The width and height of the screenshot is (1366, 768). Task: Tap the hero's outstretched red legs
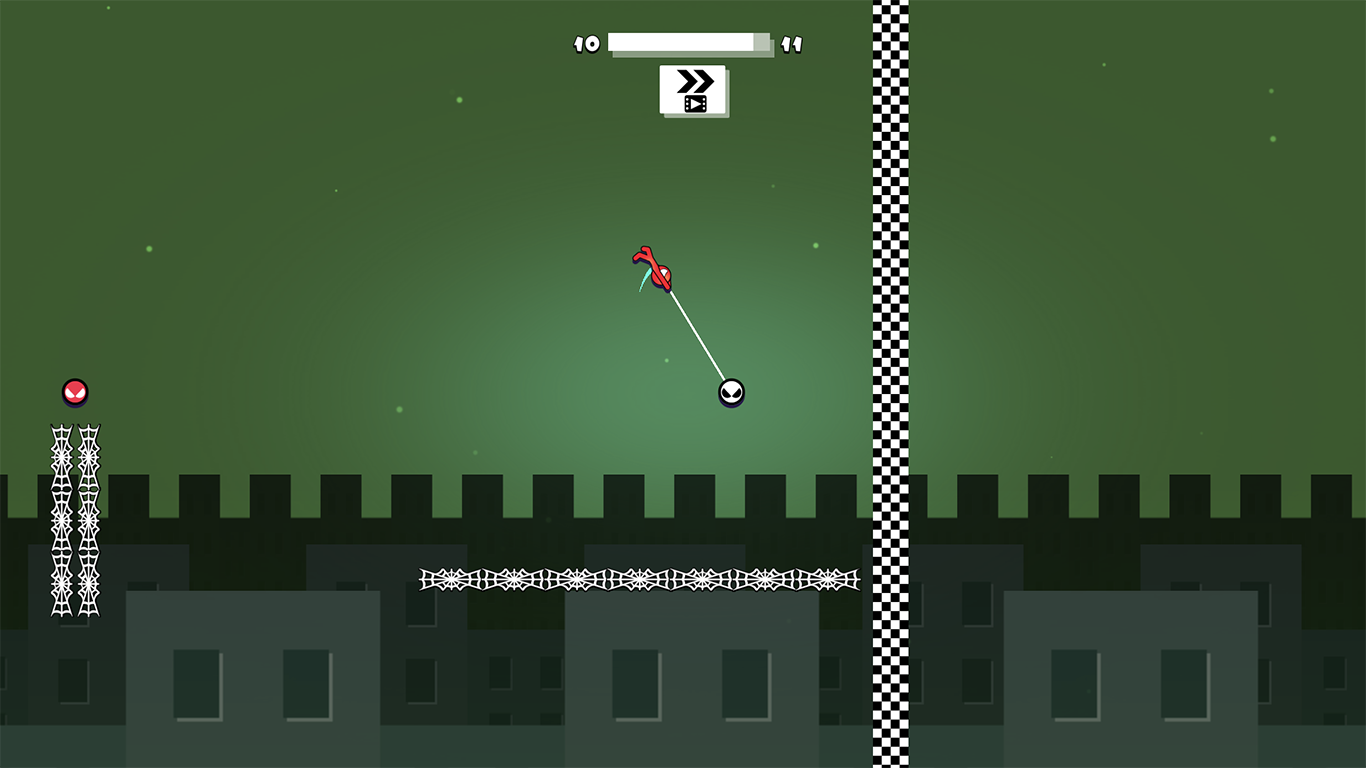643,252
